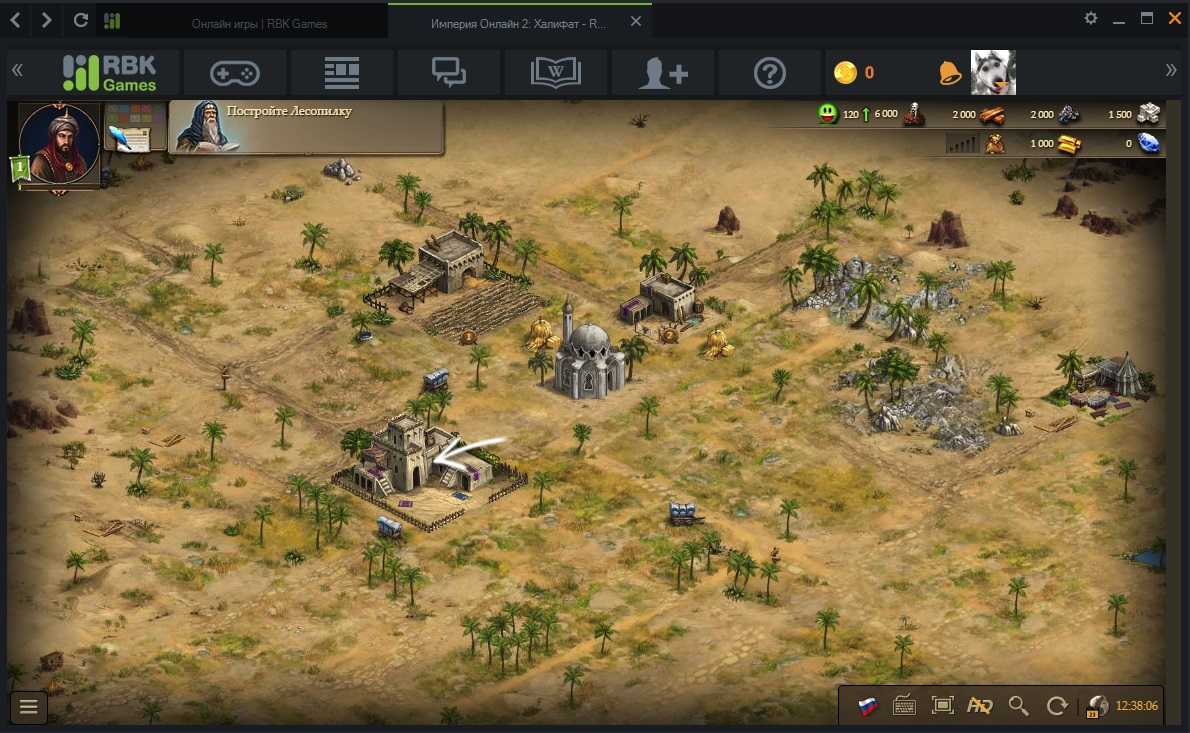Click the green smiley happiness icon
1190x733 pixels.
tap(827, 114)
